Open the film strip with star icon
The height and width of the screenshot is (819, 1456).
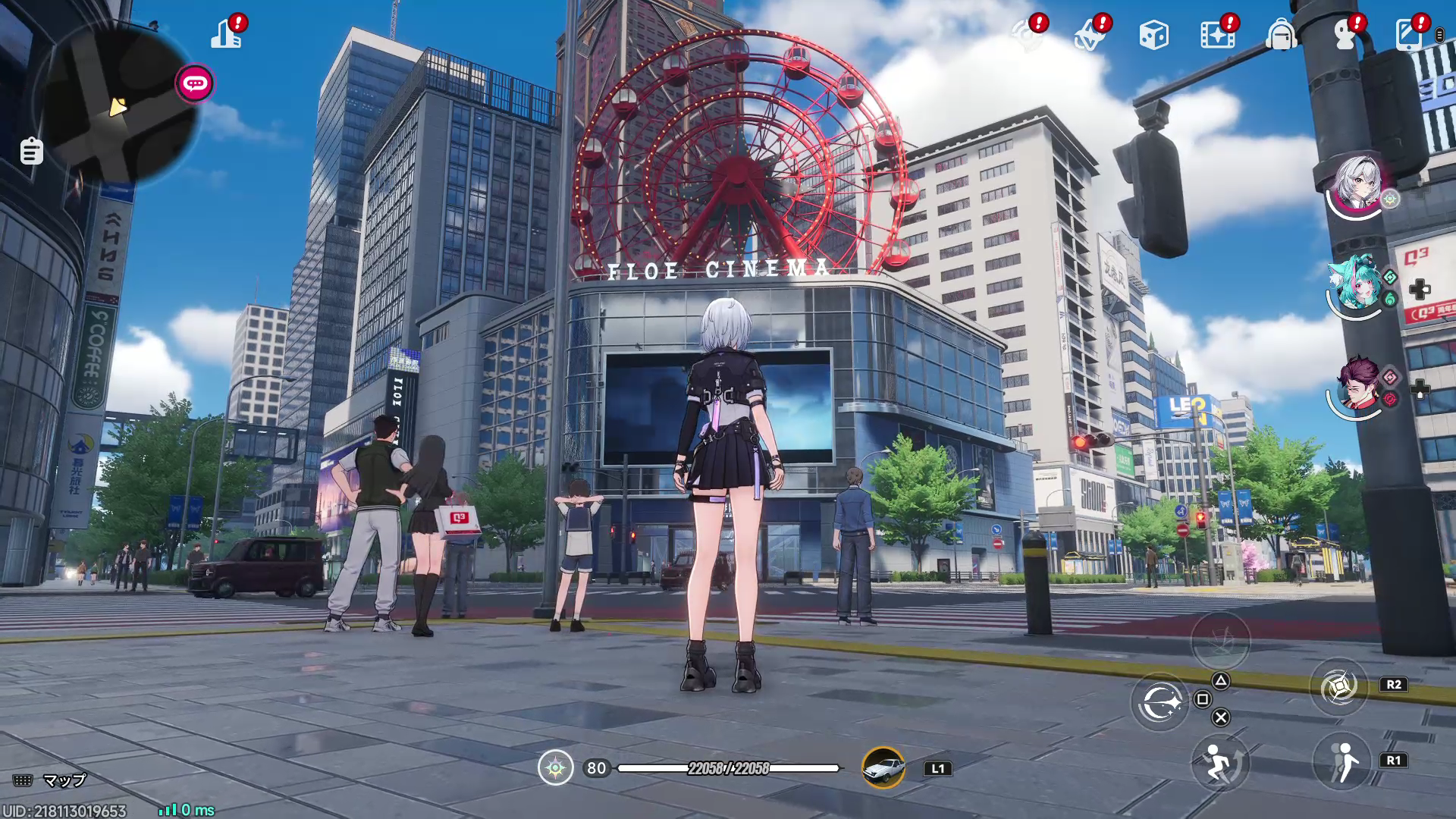[1217, 35]
